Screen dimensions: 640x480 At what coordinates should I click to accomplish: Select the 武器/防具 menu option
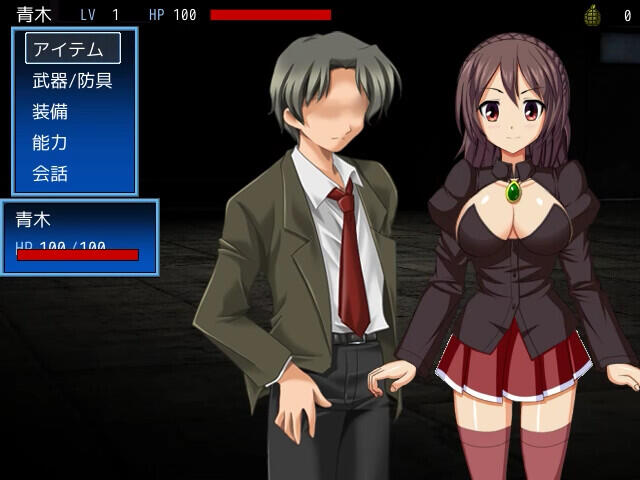point(72,80)
